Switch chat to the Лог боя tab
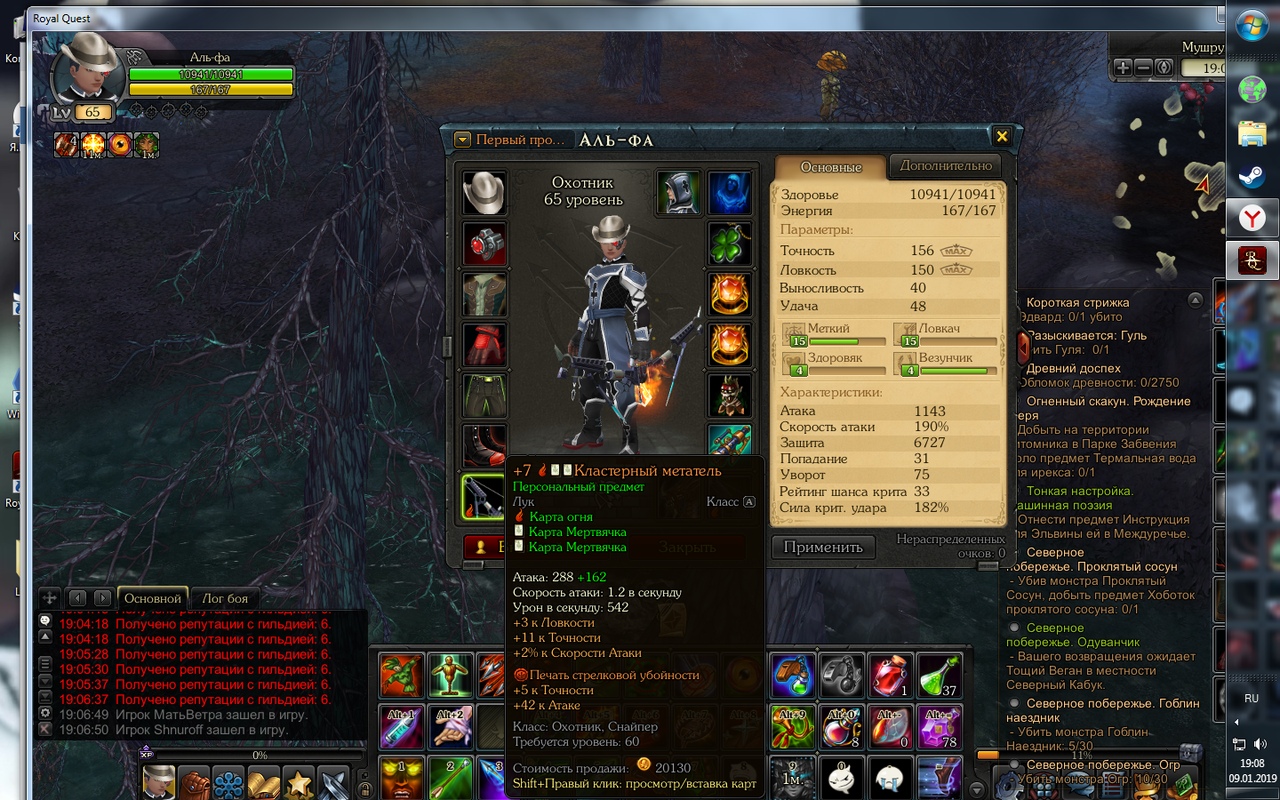The image size is (1280, 800). pos(225,599)
